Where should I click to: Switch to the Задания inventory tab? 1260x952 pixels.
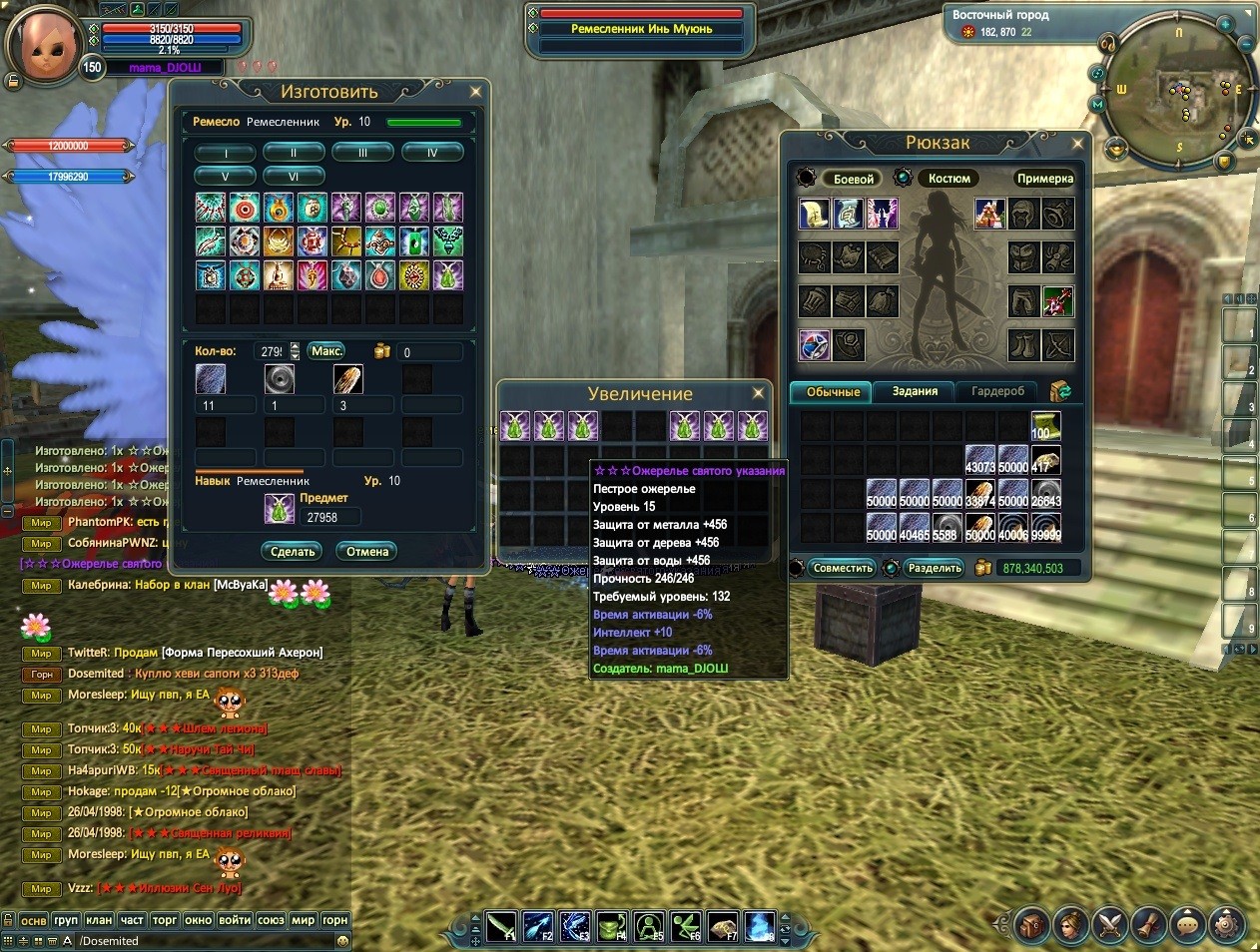click(915, 391)
